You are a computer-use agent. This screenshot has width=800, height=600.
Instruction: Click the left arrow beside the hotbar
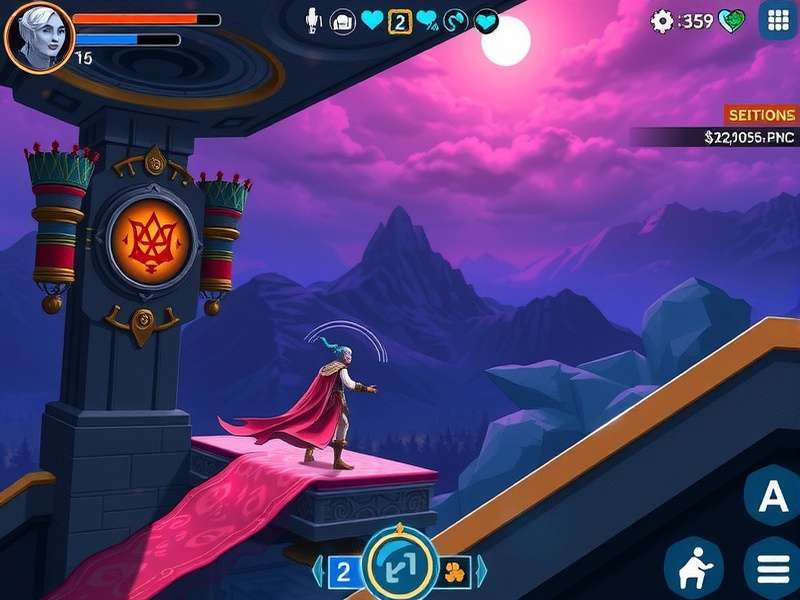point(318,571)
